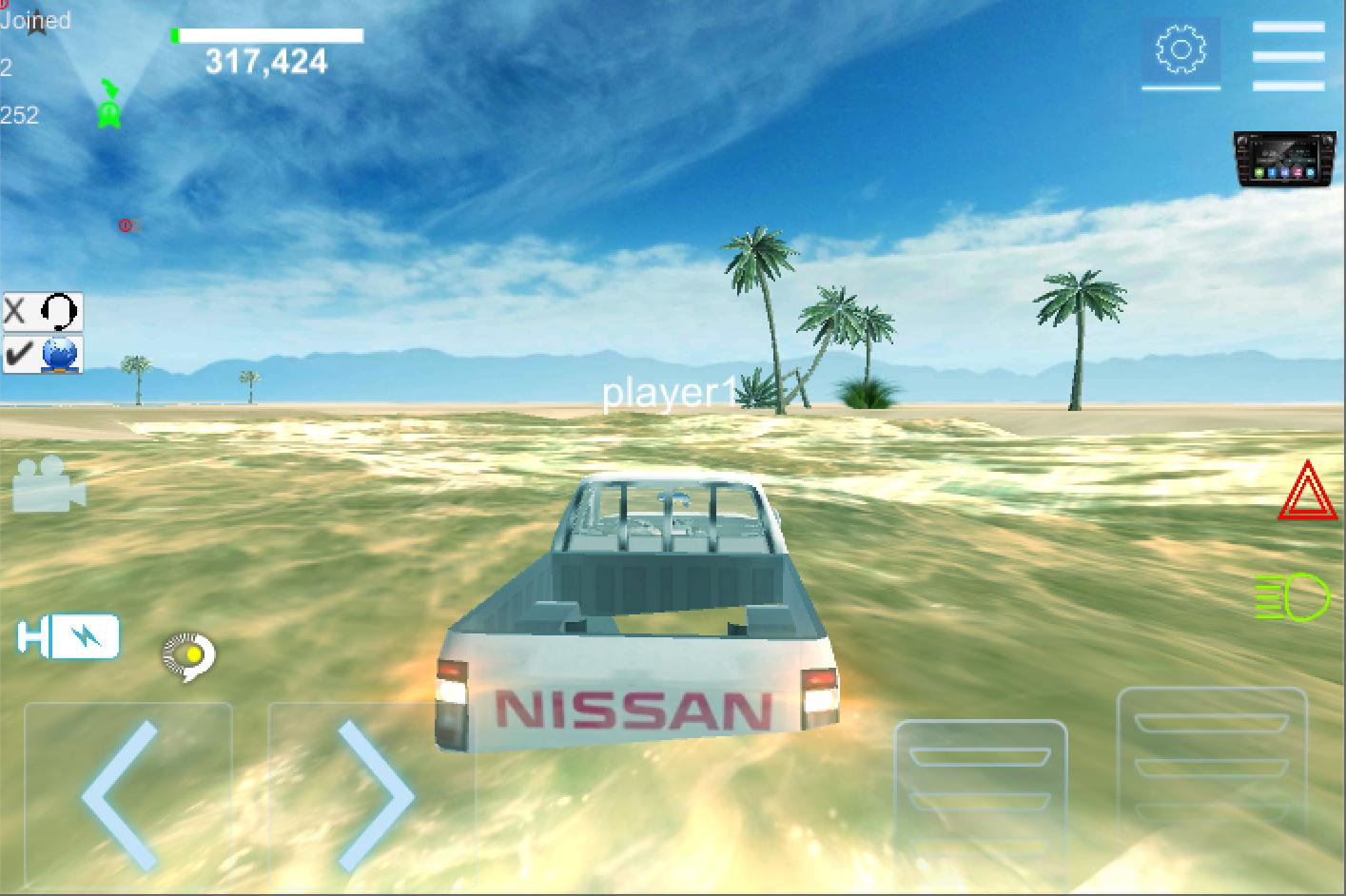Viewport: 1346px width, 896px height.
Task: Click the green experience progress bar
Action: (266, 34)
